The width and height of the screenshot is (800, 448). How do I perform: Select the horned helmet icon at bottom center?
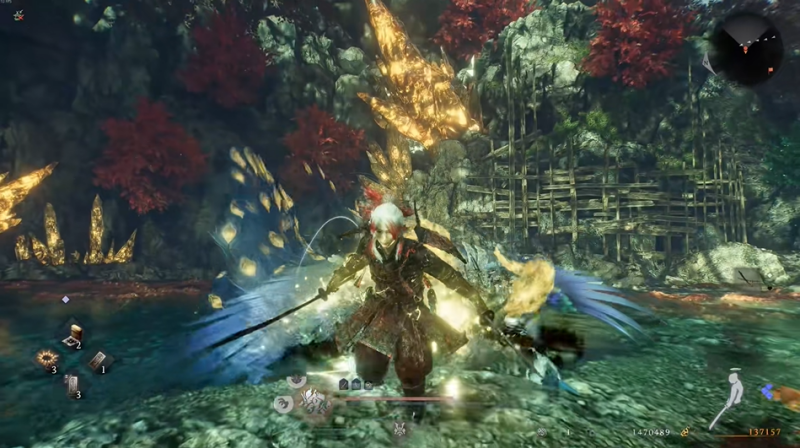[x=400, y=428]
